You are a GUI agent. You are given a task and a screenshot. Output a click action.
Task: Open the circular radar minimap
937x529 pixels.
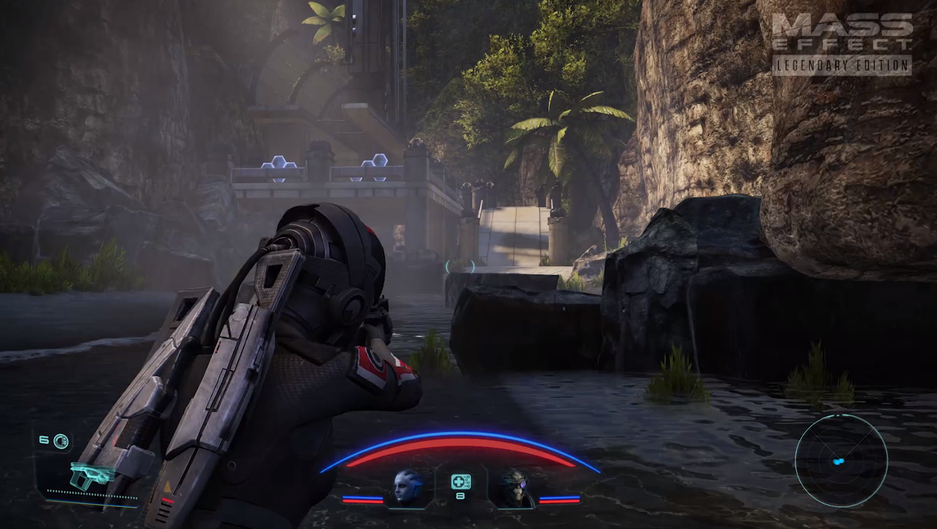pos(841,461)
